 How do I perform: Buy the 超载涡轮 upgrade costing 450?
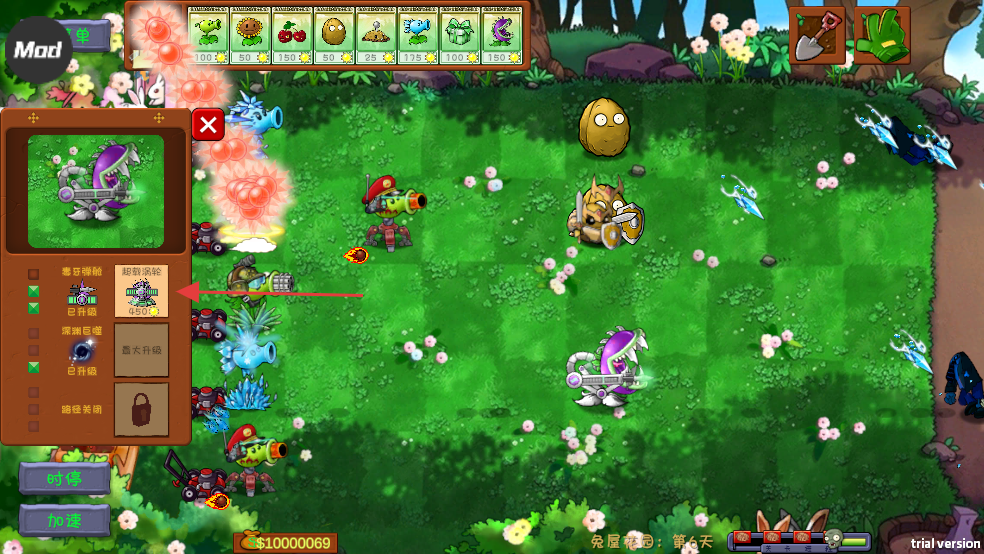coord(141,291)
